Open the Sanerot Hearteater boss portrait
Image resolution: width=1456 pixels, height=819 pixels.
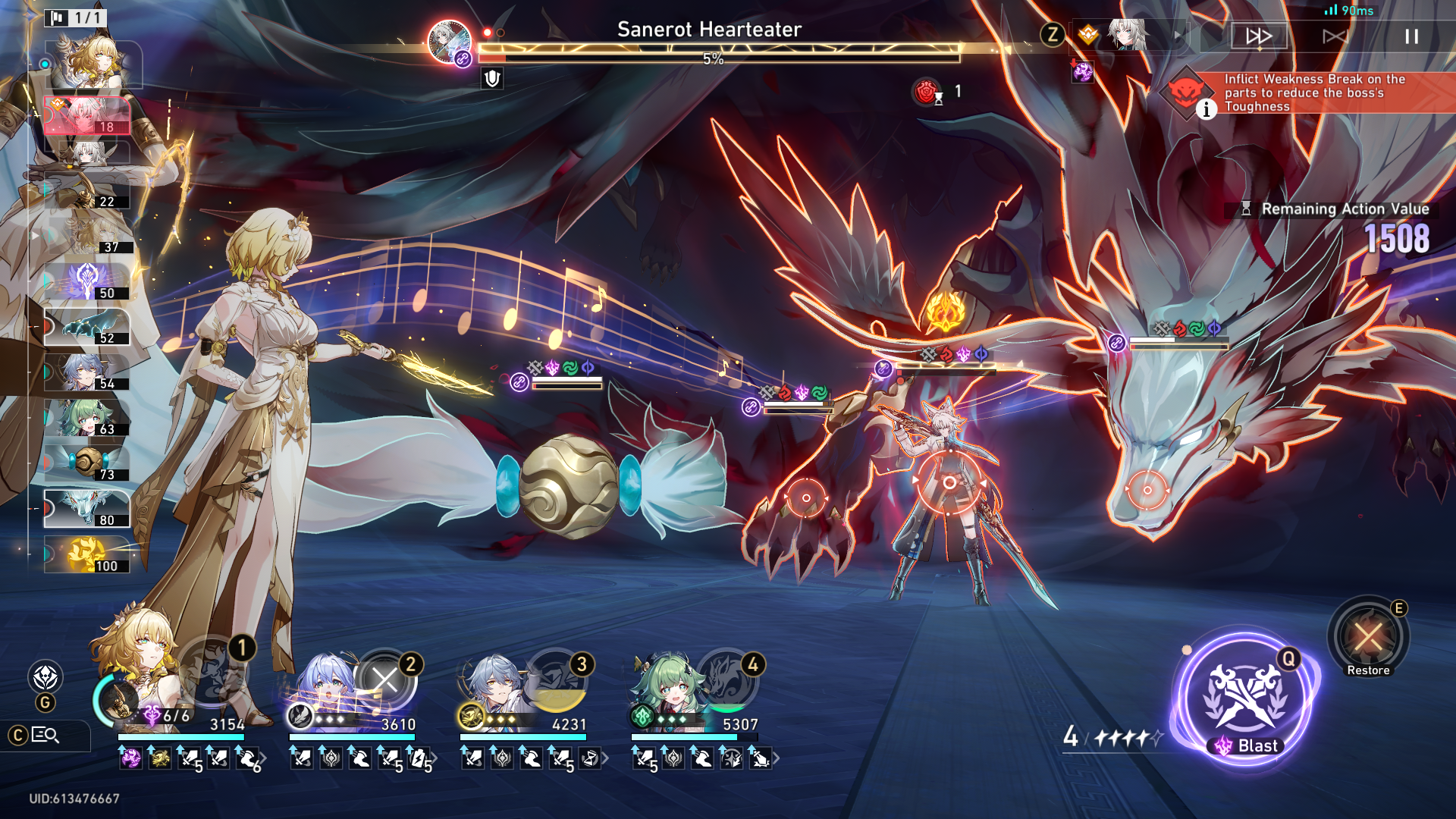[x=449, y=41]
